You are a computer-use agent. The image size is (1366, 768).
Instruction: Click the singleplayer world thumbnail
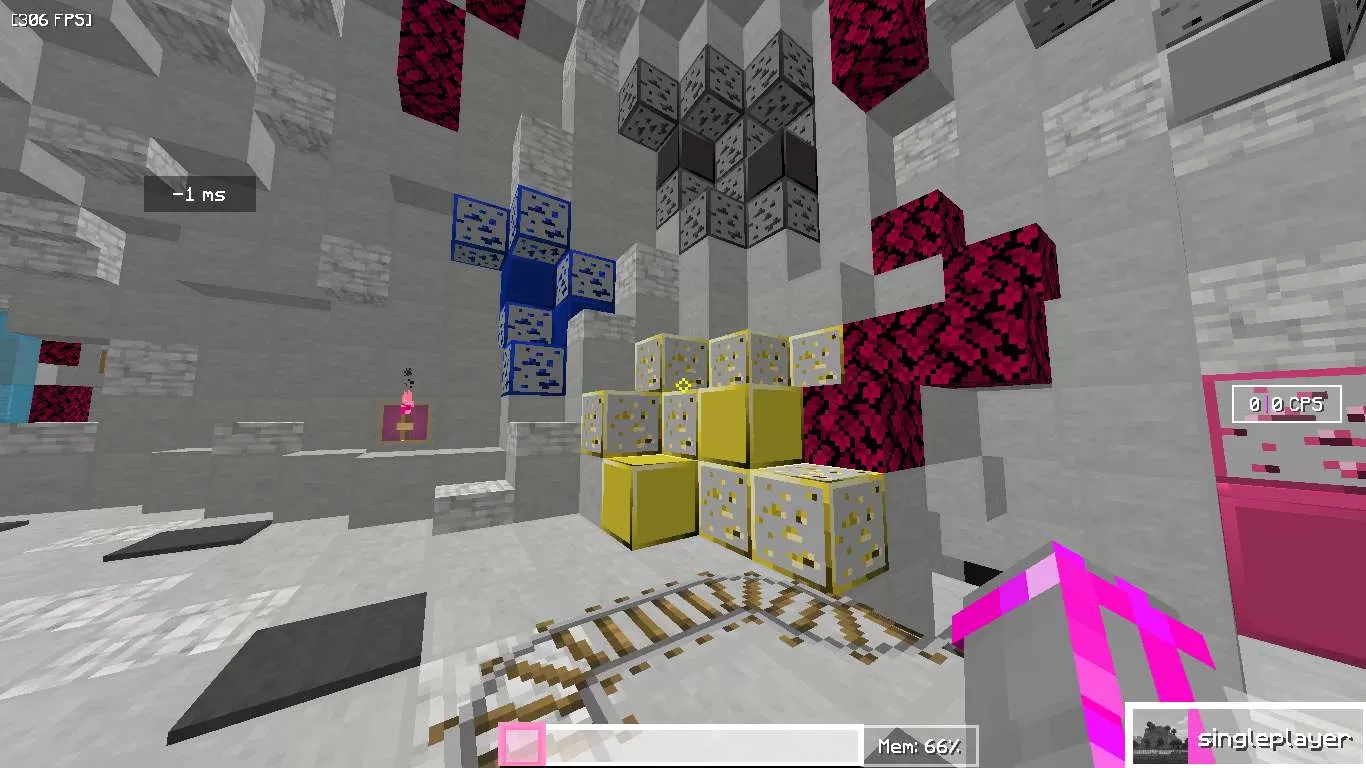[x=1160, y=737]
